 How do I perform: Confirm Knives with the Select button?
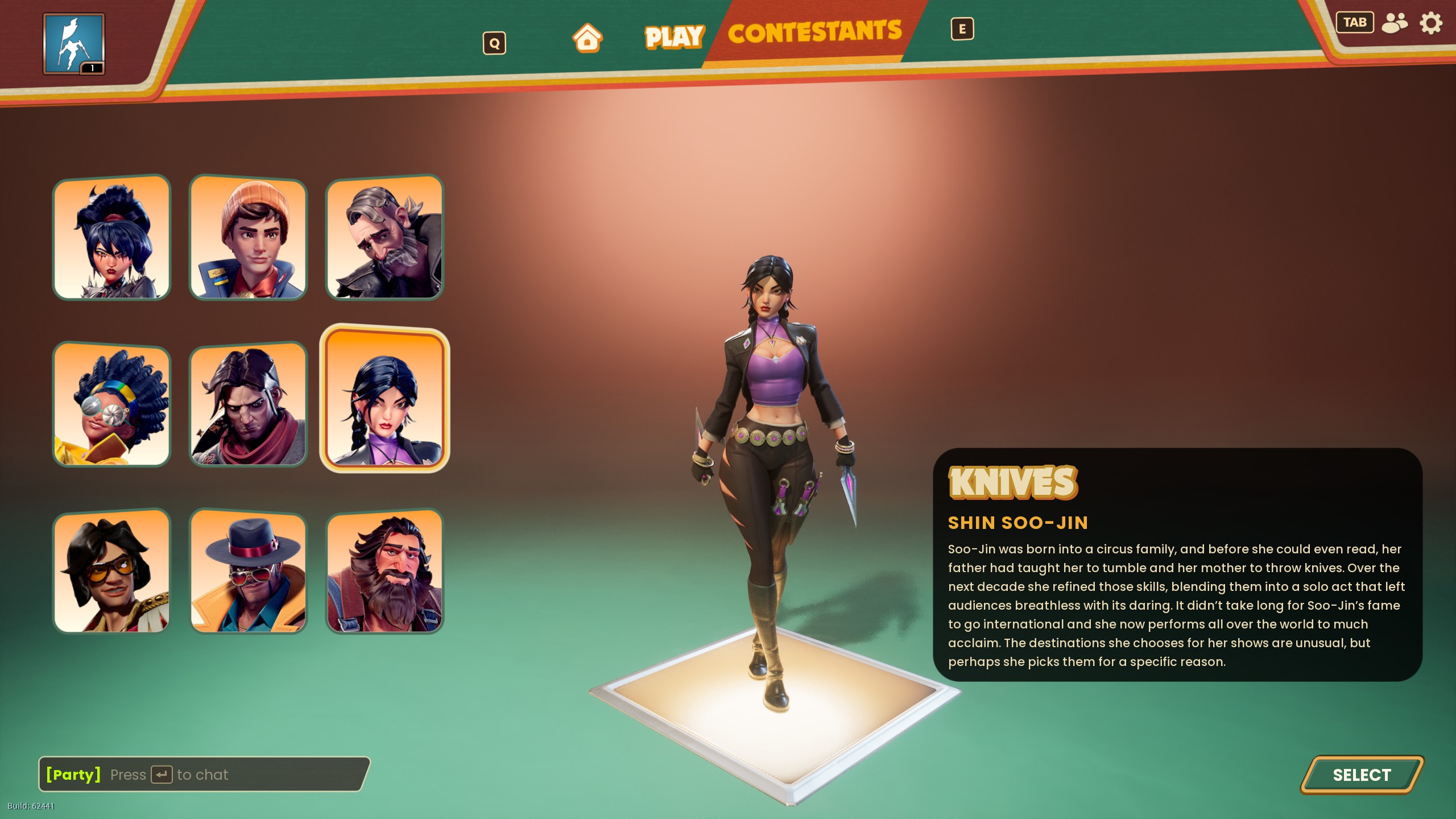1362,775
